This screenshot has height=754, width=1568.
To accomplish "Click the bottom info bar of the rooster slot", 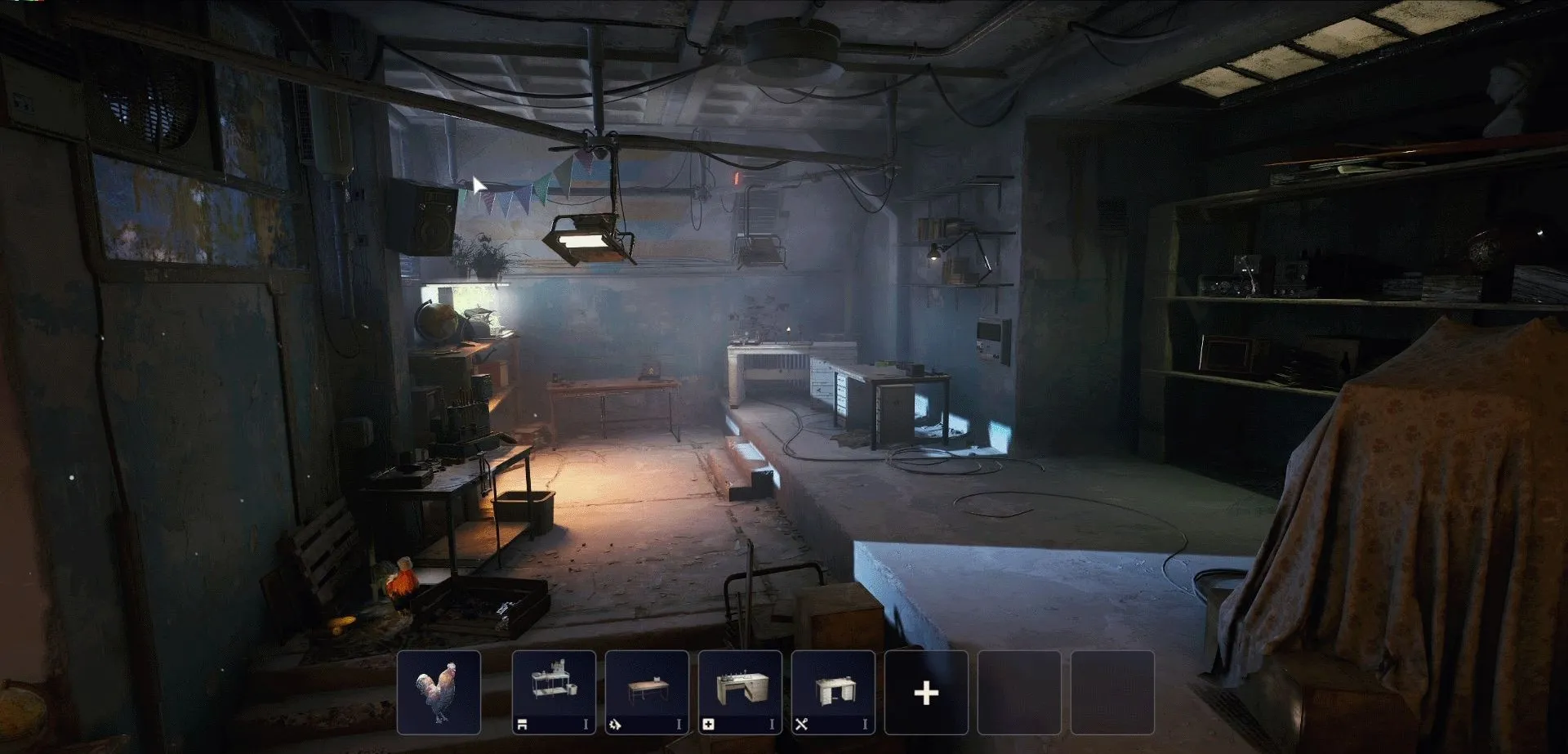I will pos(439,722).
